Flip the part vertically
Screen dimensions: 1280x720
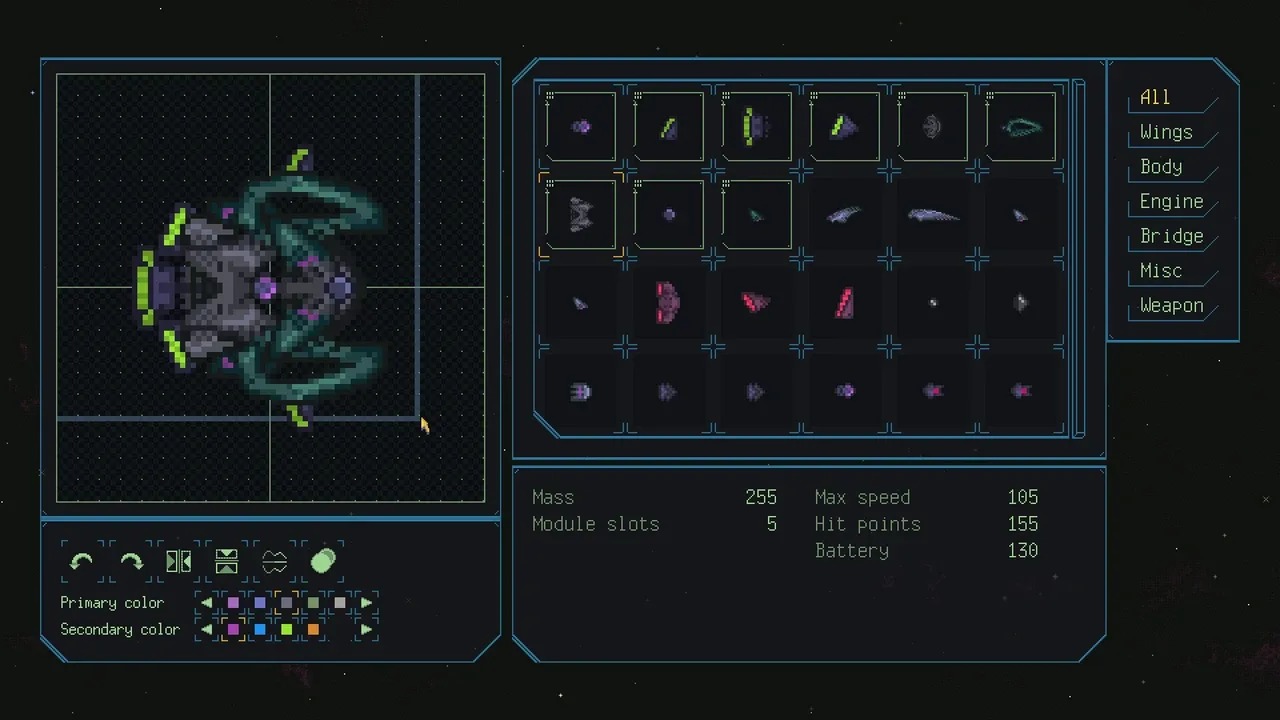(227, 562)
